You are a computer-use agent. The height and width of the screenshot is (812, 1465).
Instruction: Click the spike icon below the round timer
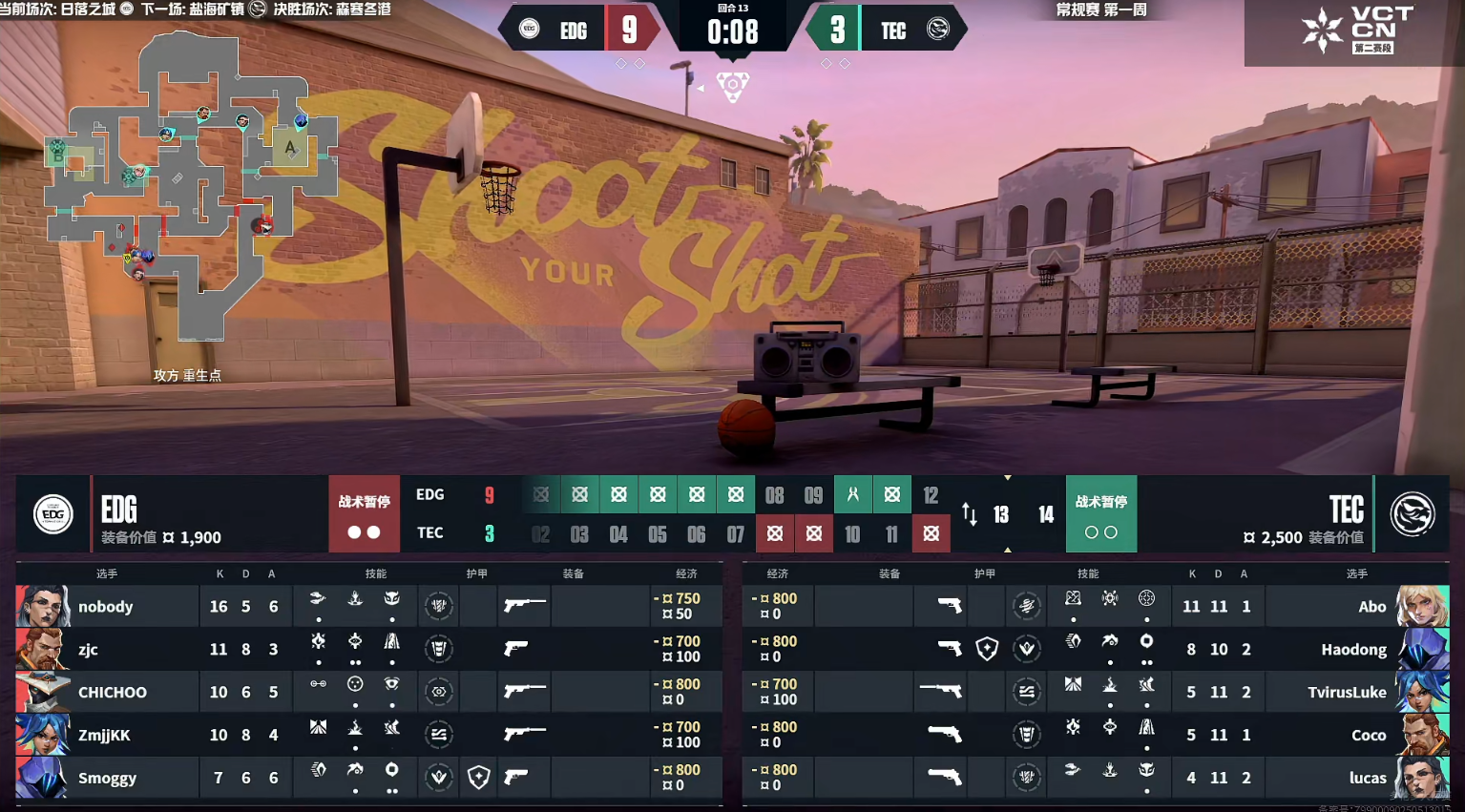coord(732,87)
